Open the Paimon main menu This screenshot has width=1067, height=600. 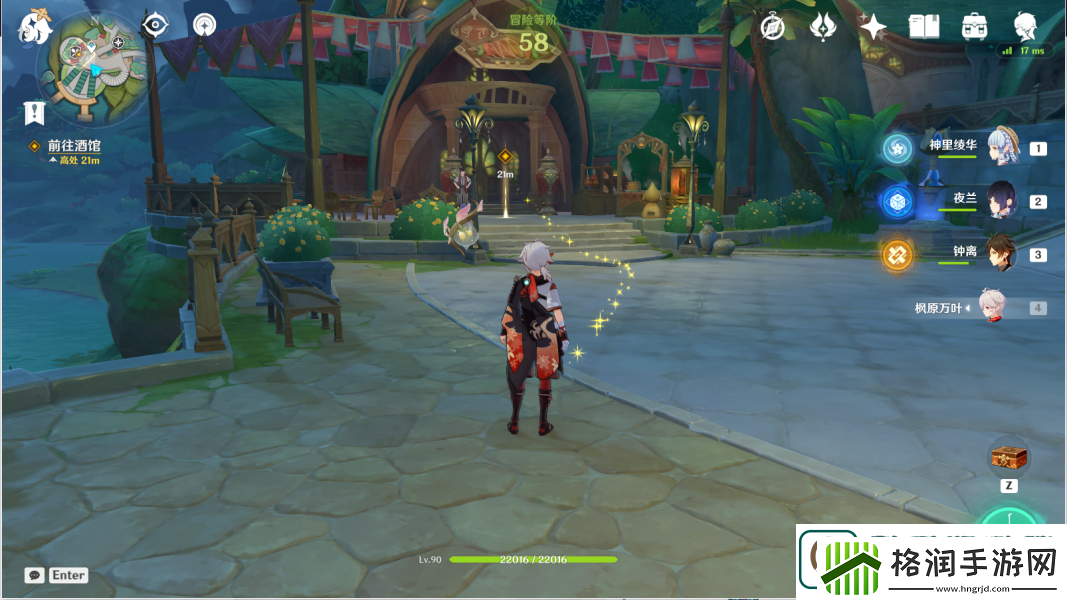(x=35, y=27)
